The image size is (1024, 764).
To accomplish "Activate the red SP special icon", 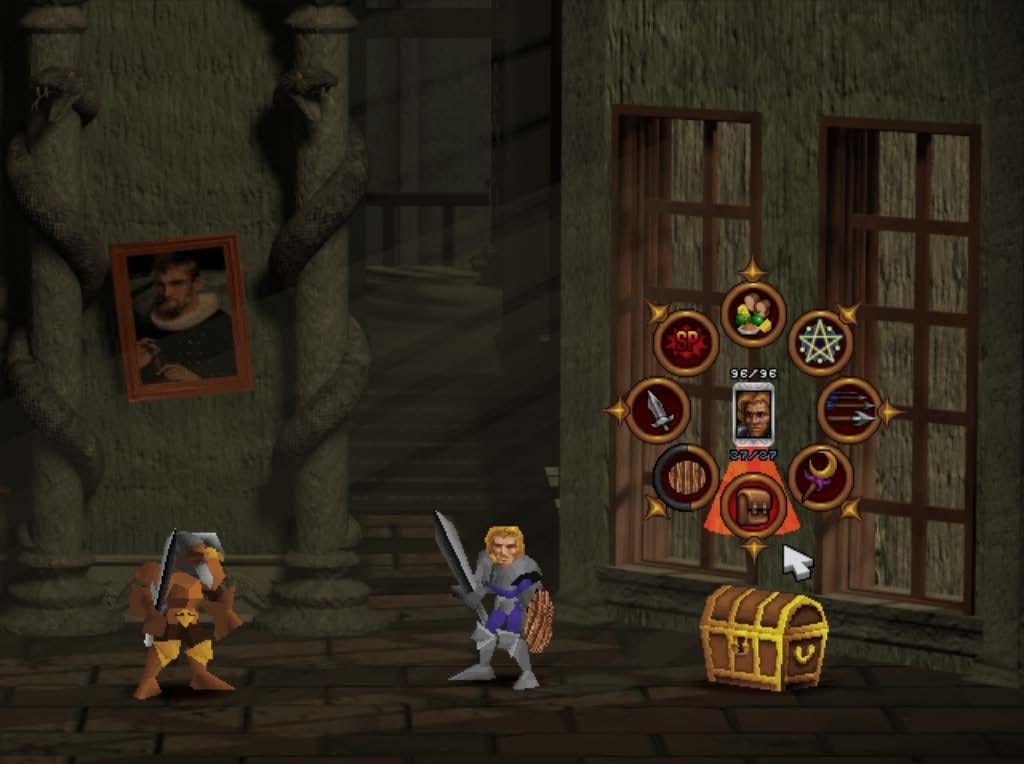I will [x=686, y=343].
